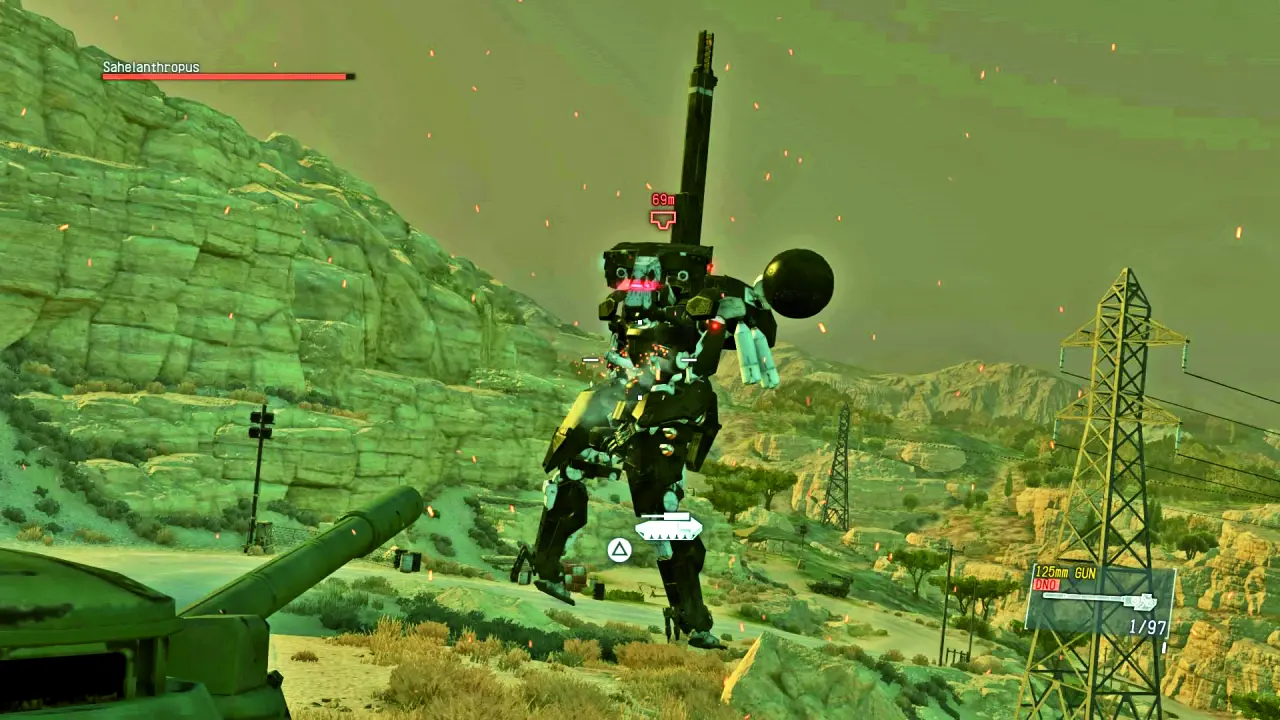Image resolution: width=1280 pixels, height=720 pixels.
Task: Select the 125mm GUN weapon panel
Action: pos(1099,600)
